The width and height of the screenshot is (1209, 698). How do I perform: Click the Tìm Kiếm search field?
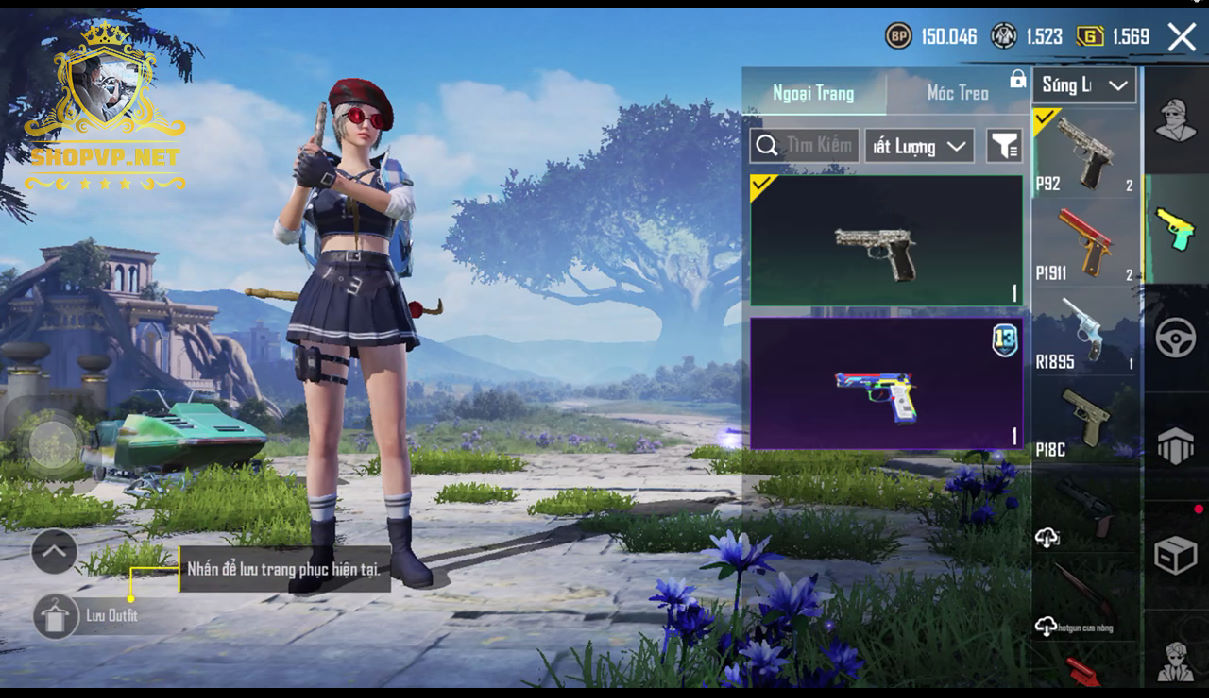[x=805, y=146]
